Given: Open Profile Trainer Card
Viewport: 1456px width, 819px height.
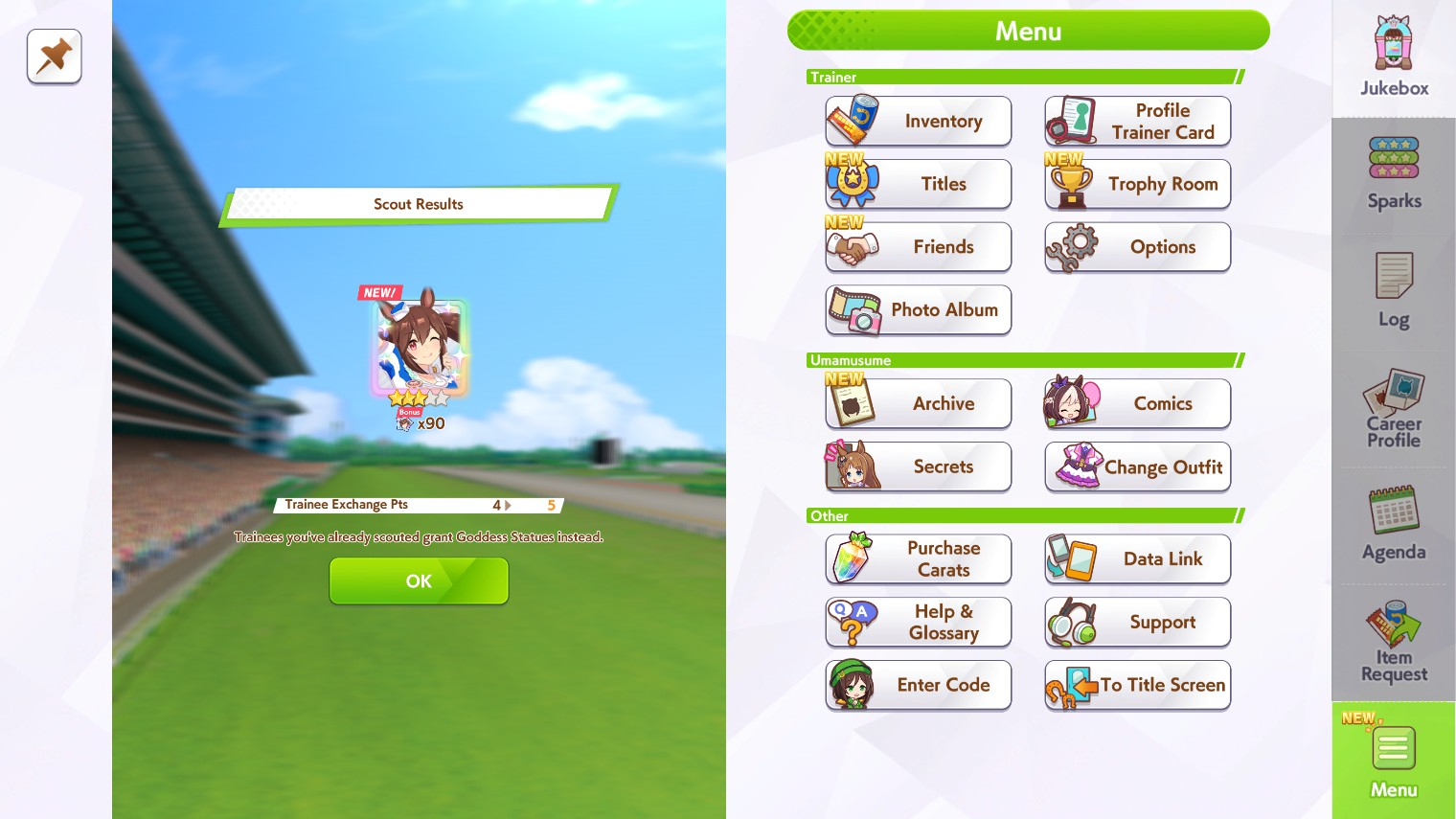Looking at the screenshot, I should point(1137,121).
